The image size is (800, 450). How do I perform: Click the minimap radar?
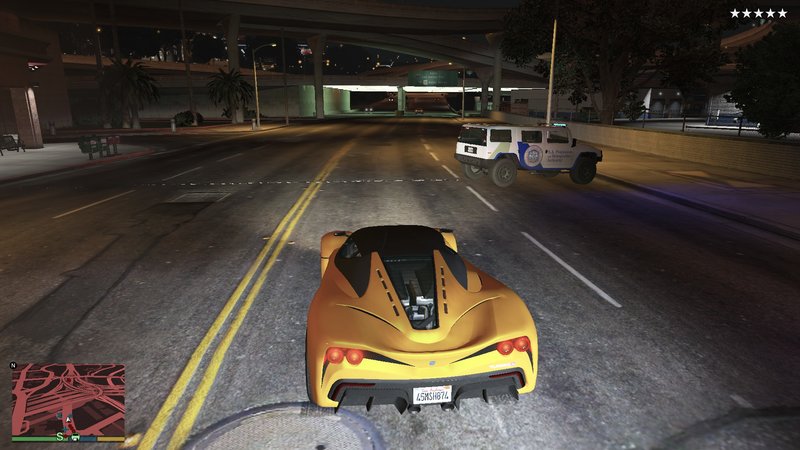click(x=68, y=399)
